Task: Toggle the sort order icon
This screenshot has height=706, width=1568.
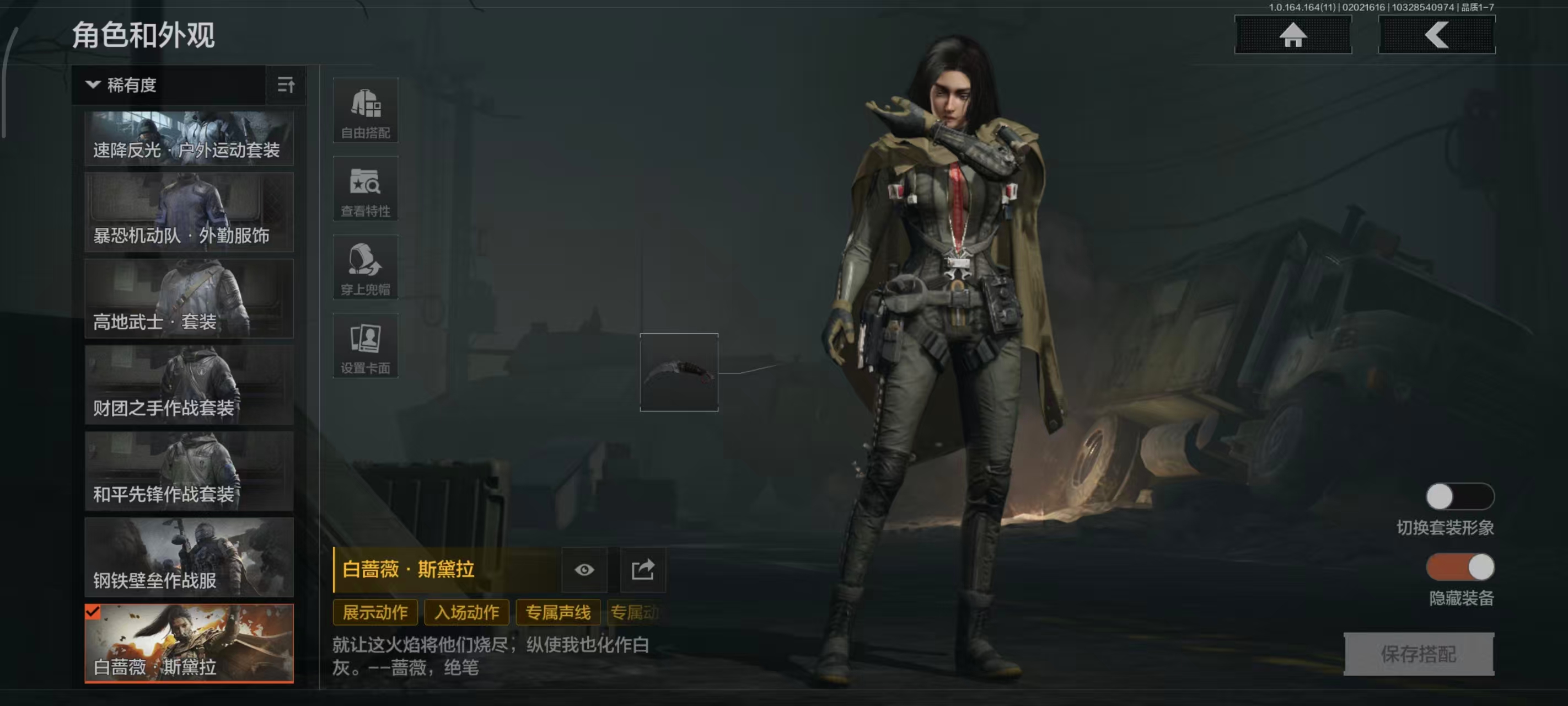Action: pos(286,85)
